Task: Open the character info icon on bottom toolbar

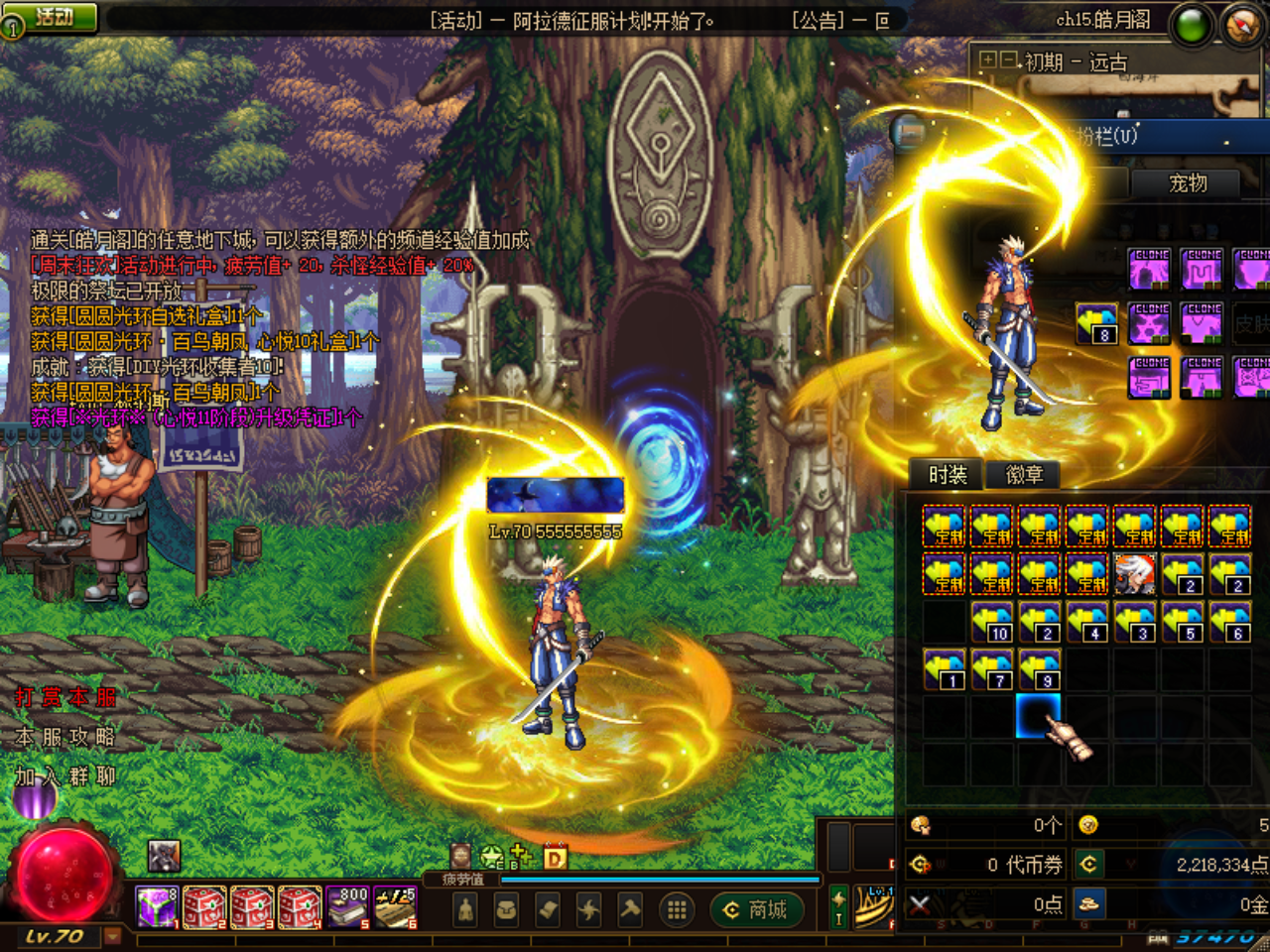Action: click(x=464, y=908)
